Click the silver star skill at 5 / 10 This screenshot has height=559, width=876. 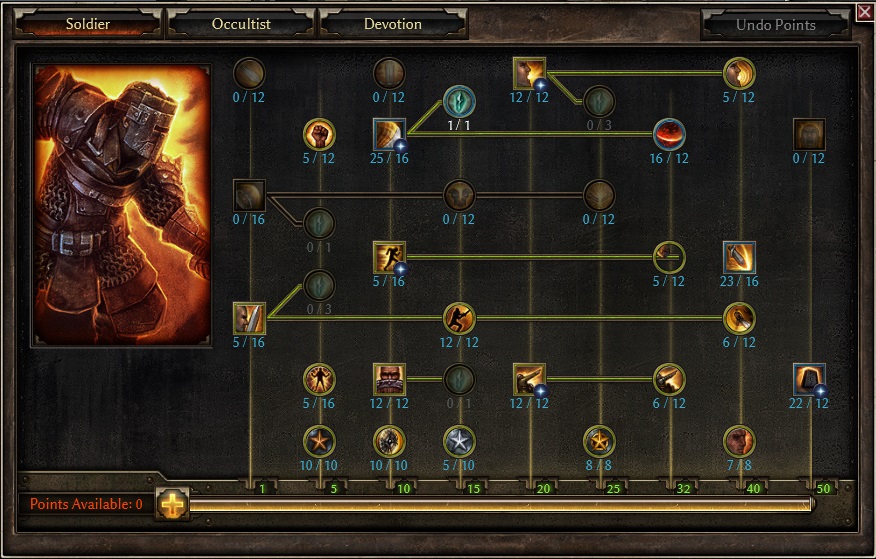(459, 440)
